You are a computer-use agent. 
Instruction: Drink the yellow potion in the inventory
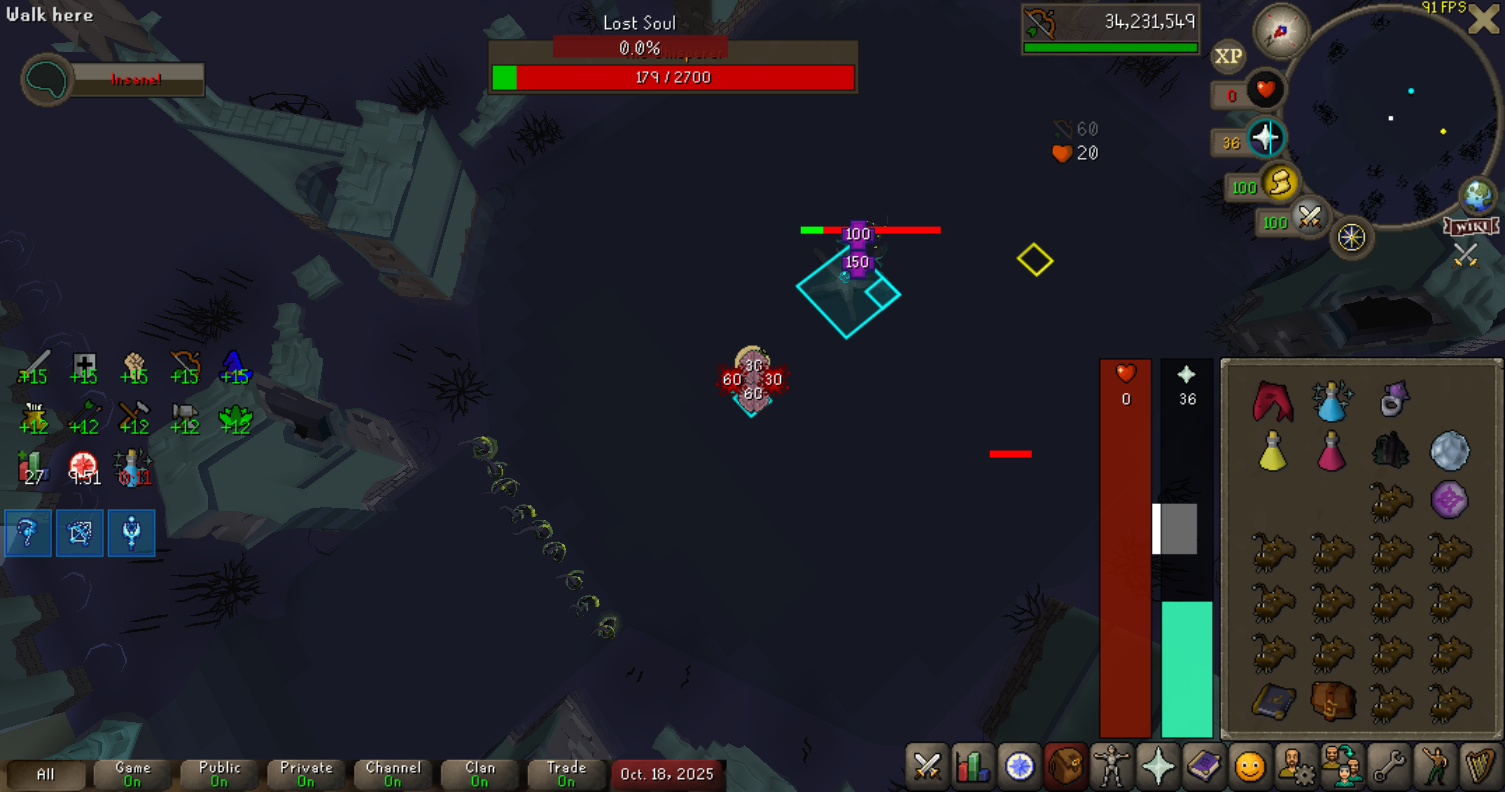pyautogui.click(x=1272, y=452)
